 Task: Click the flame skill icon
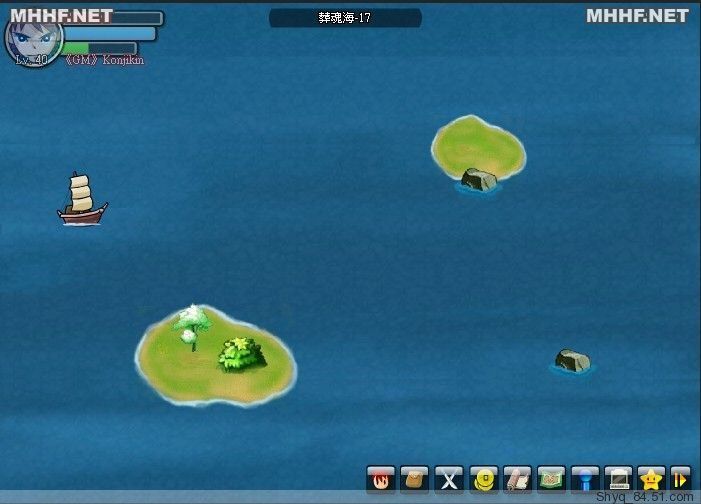pyautogui.click(x=380, y=479)
